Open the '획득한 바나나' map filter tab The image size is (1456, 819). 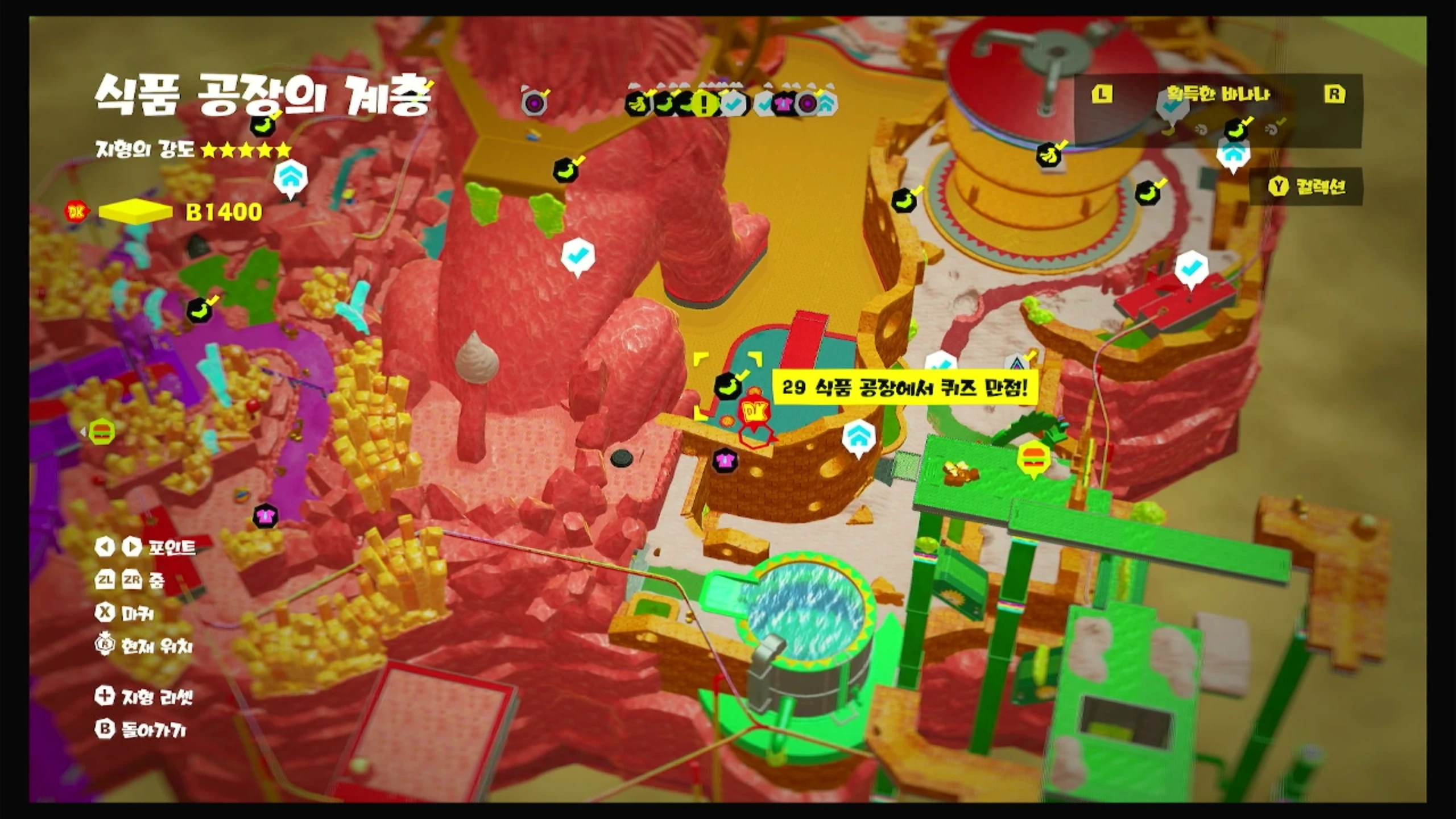[x=1217, y=94]
